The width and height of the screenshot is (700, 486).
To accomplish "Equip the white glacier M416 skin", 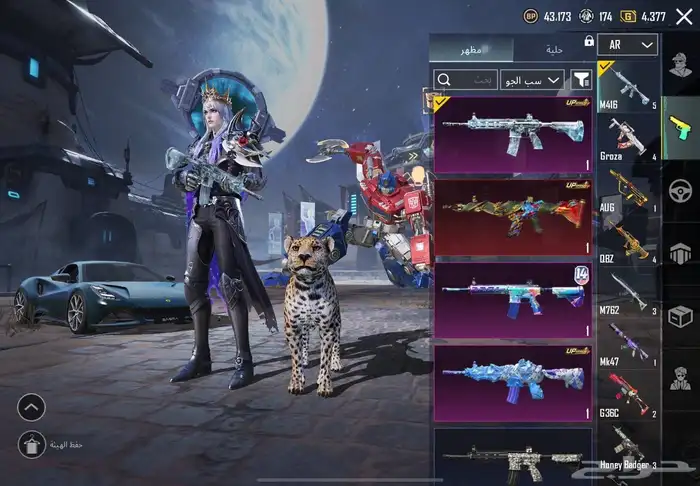I will pos(512,134).
